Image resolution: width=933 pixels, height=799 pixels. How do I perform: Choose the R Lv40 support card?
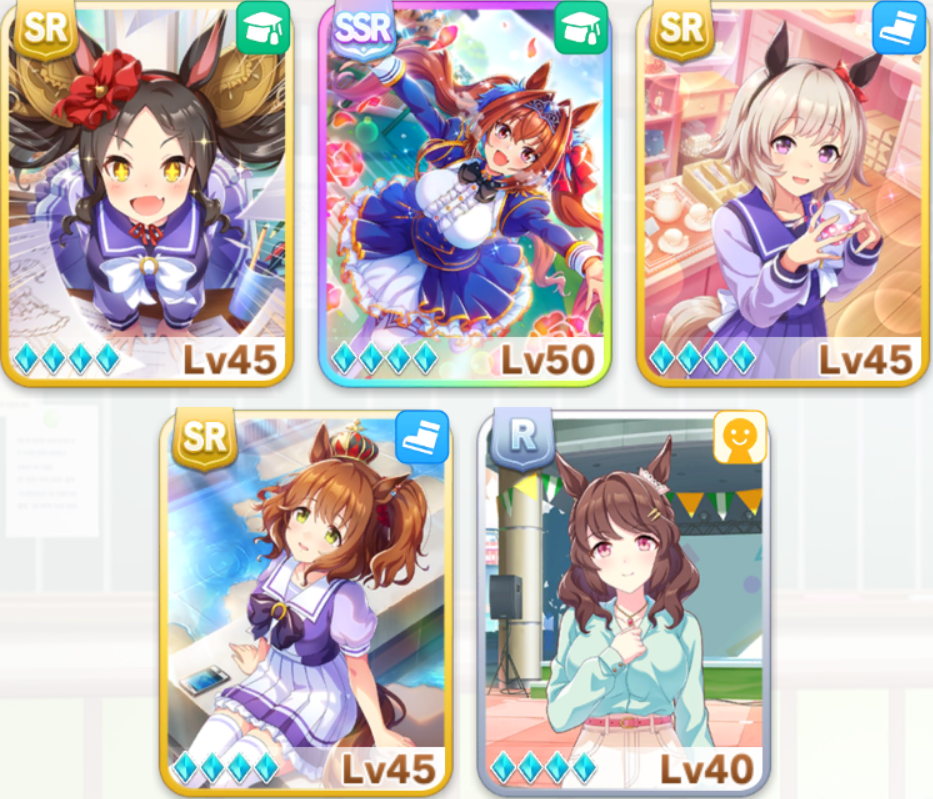point(624,600)
